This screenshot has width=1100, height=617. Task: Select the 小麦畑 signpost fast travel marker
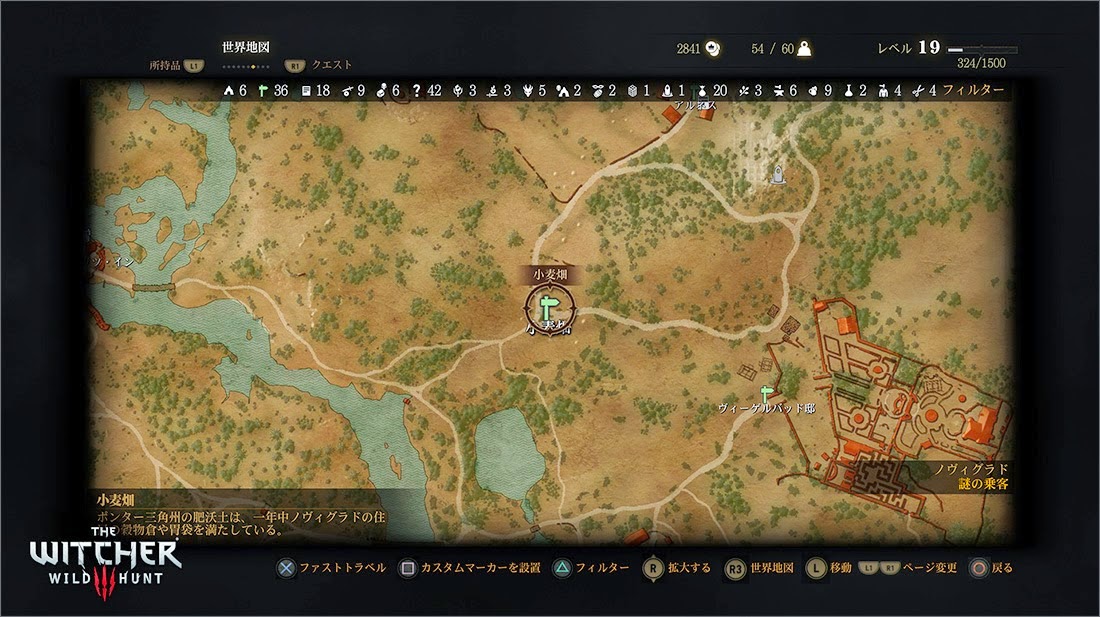pyautogui.click(x=549, y=305)
